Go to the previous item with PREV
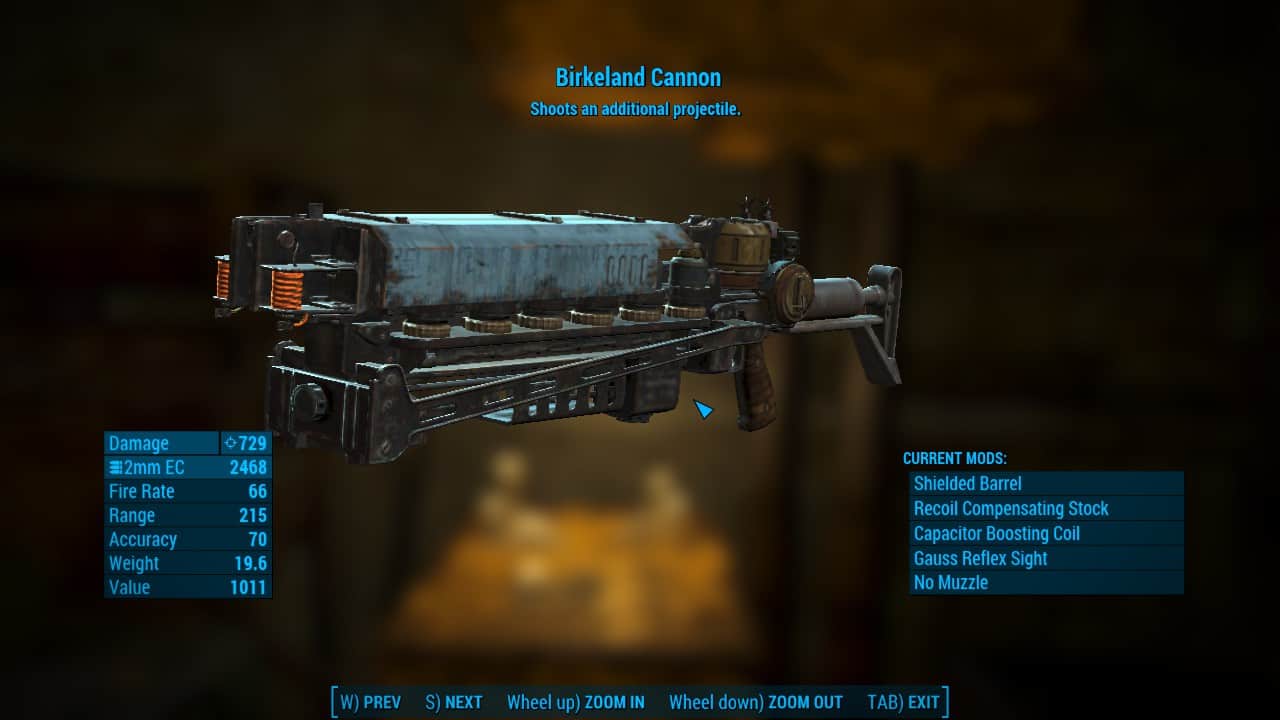1280x720 pixels. tap(371, 702)
